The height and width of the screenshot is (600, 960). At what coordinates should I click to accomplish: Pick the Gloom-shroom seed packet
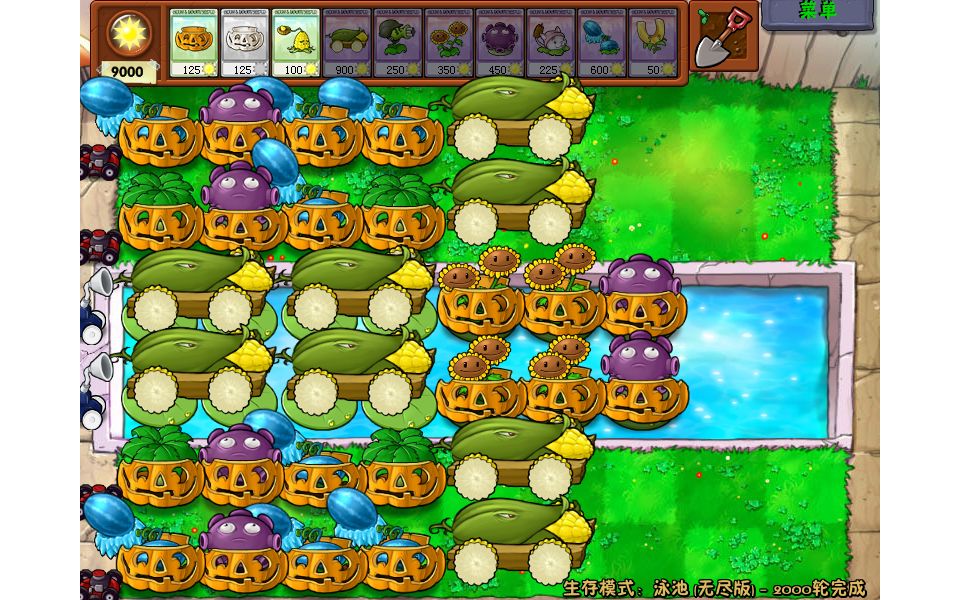tap(500, 42)
